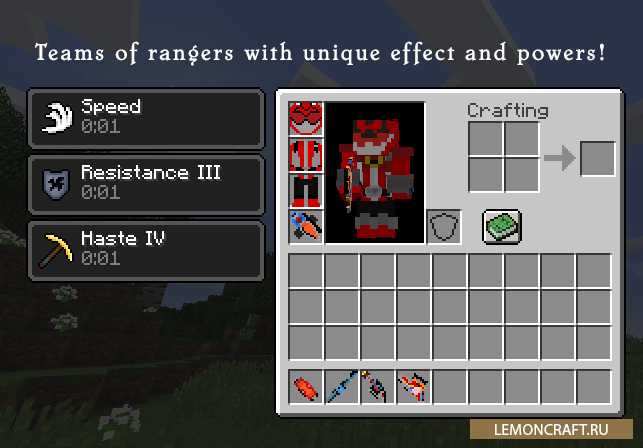Viewport: 643px width, 448px height.
Task: Click the Resistance III effect entry
Action: 146,183
